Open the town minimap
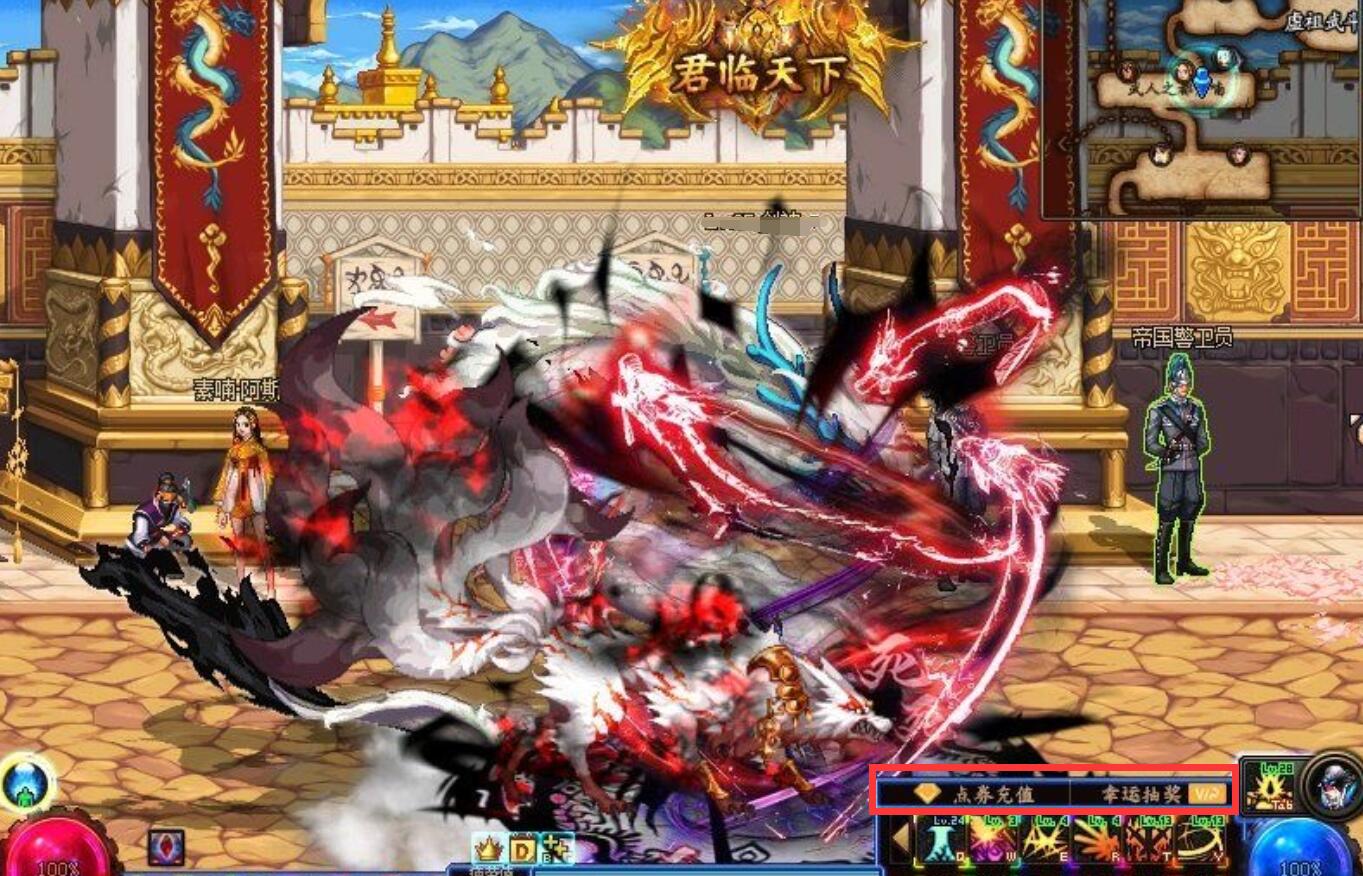This screenshot has height=876, width=1363. point(1200,108)
